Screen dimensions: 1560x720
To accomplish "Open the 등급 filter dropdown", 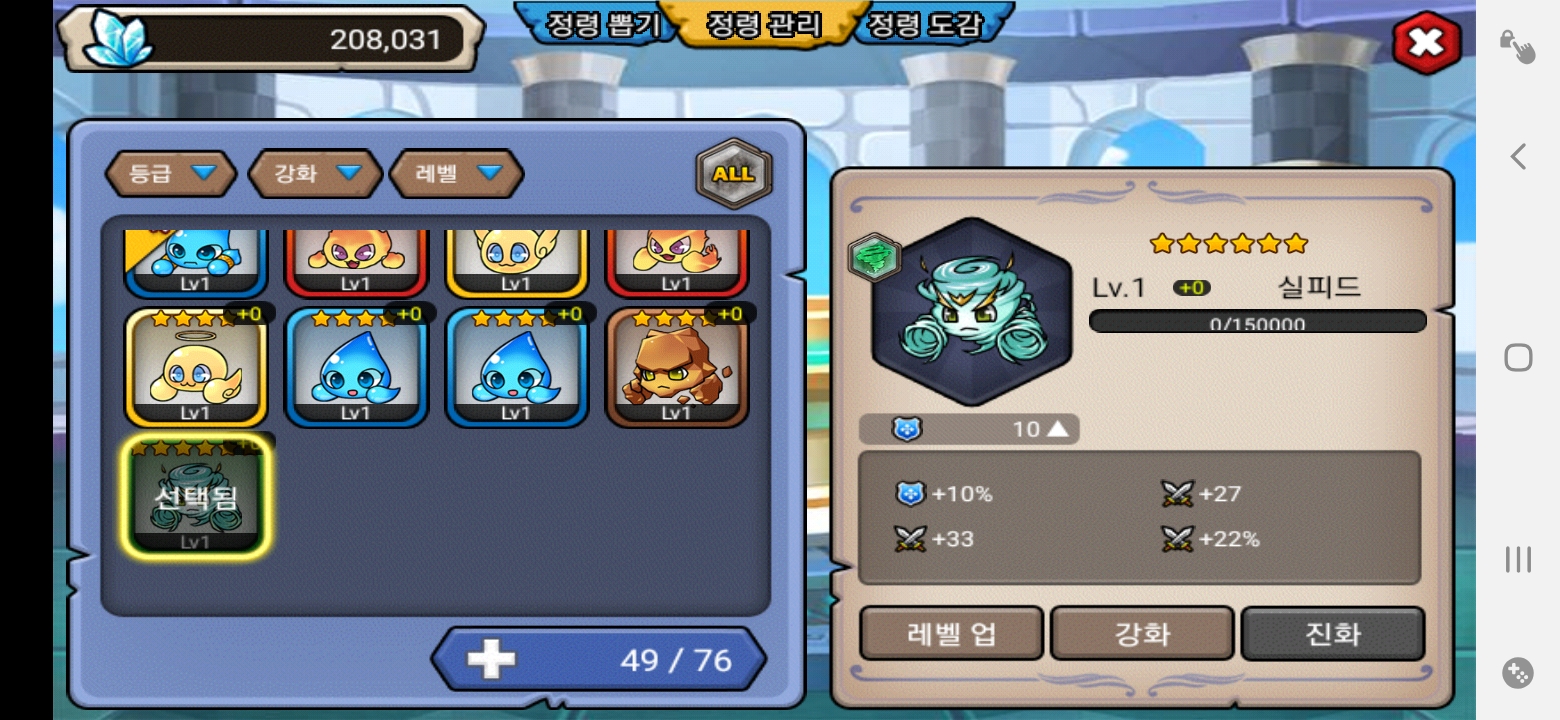I will 171,174.
